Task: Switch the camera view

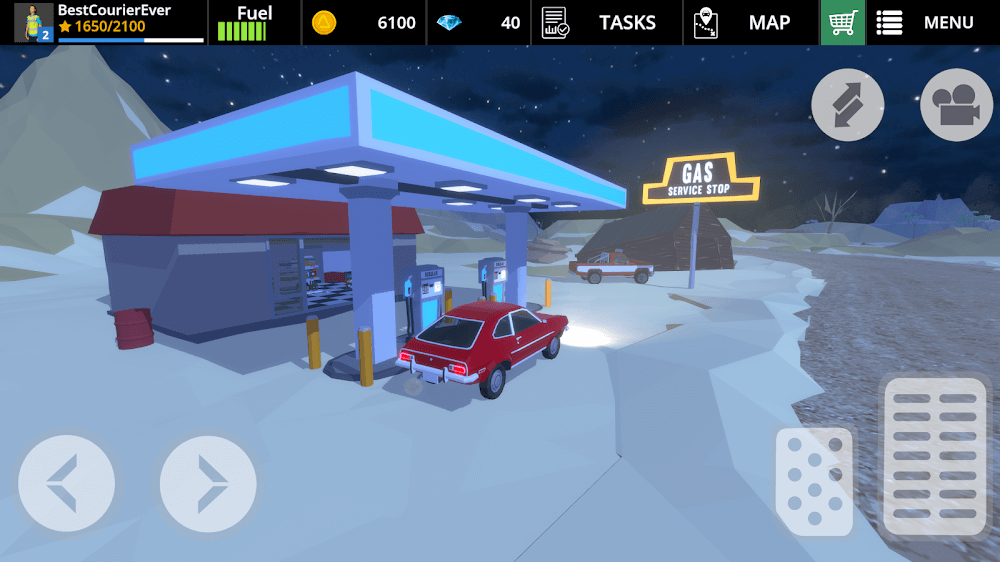Action: point(956,104)
